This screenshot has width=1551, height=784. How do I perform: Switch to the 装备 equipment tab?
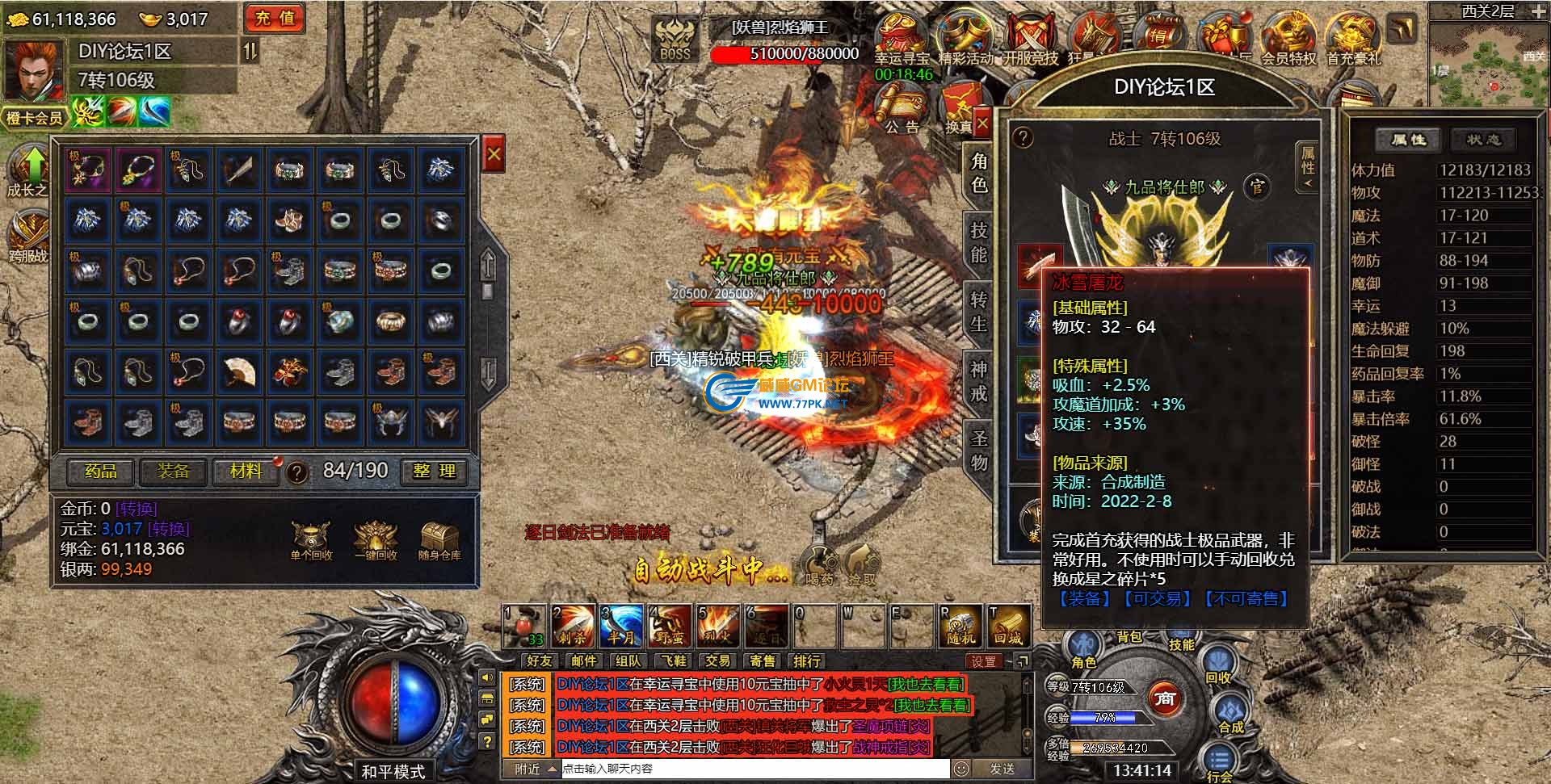point(173,471)
